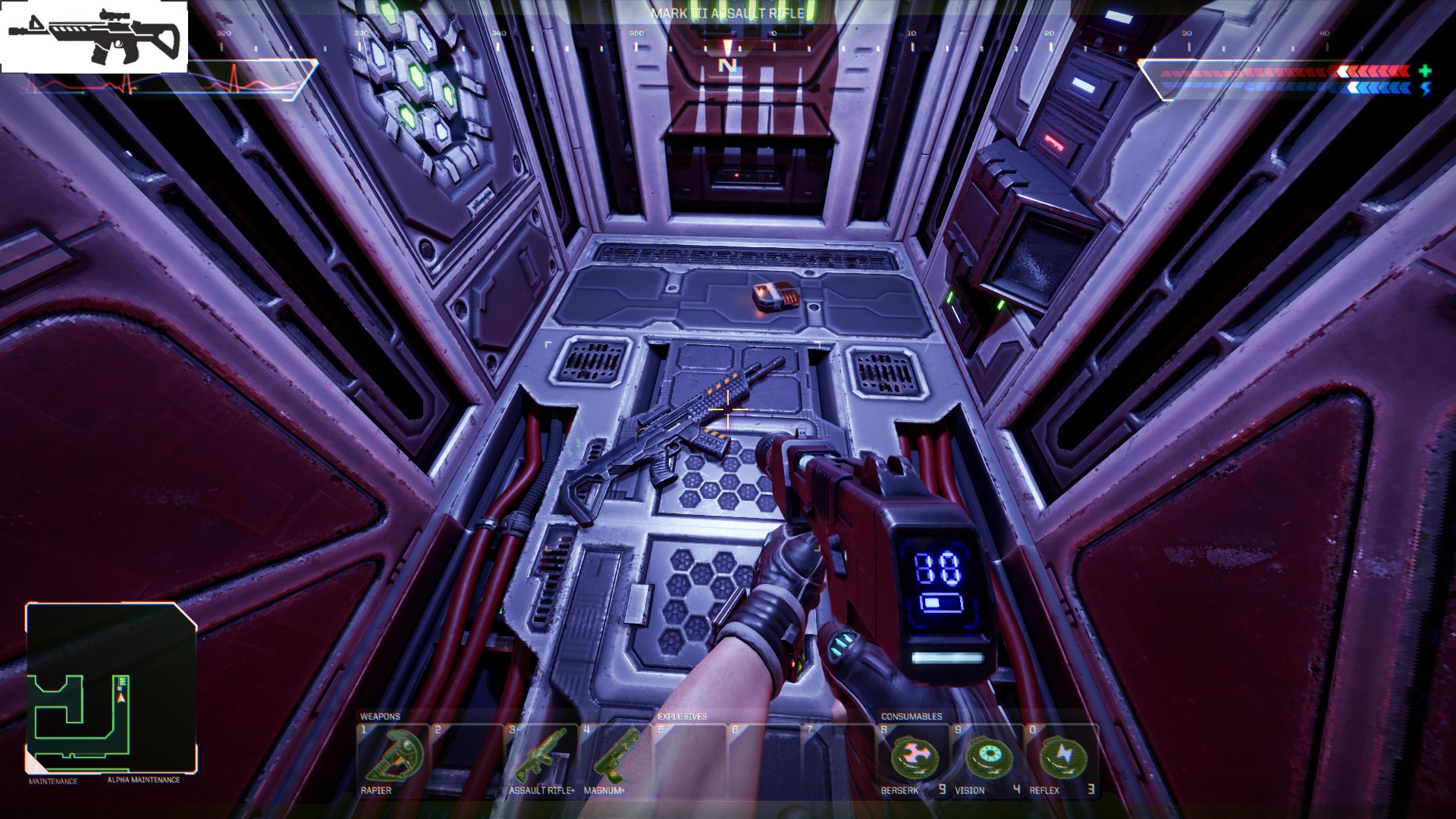Click the assault rifle image overlay
The height and width of the screenshot is (819, 1456).
[x=94, y=36]
